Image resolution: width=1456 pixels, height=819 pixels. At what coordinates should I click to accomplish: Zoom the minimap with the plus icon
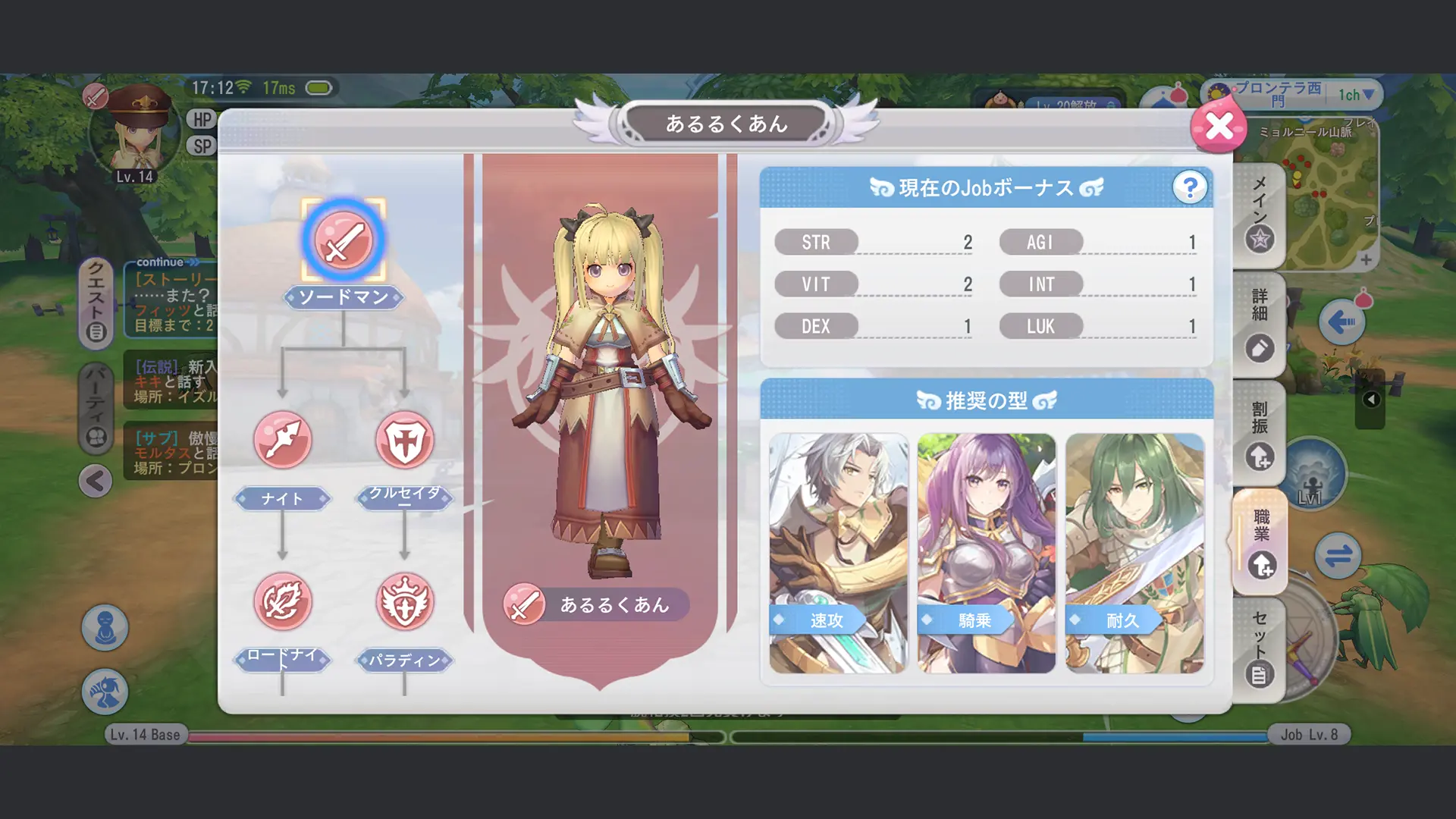click(x=1367, y=260)
